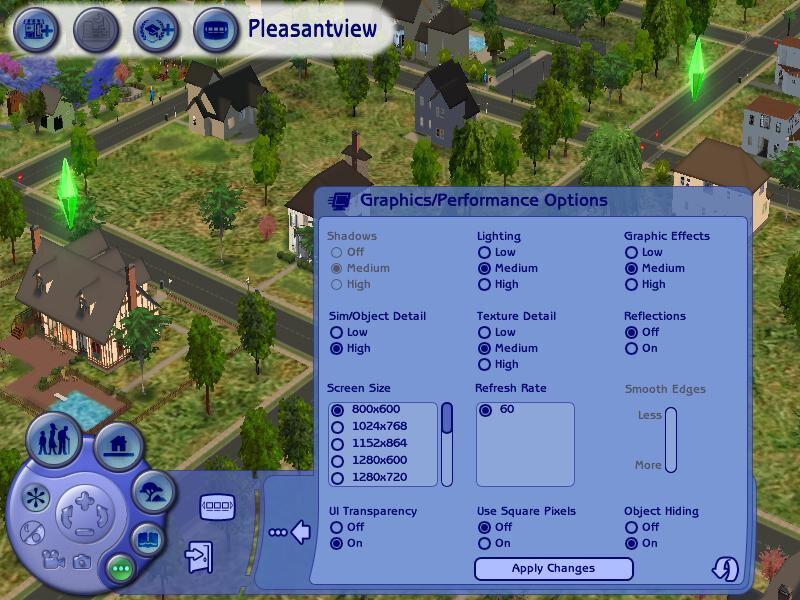Choose the 1280x720 screen size
Screen dimensions: 800x600
[x=337, y=477]
